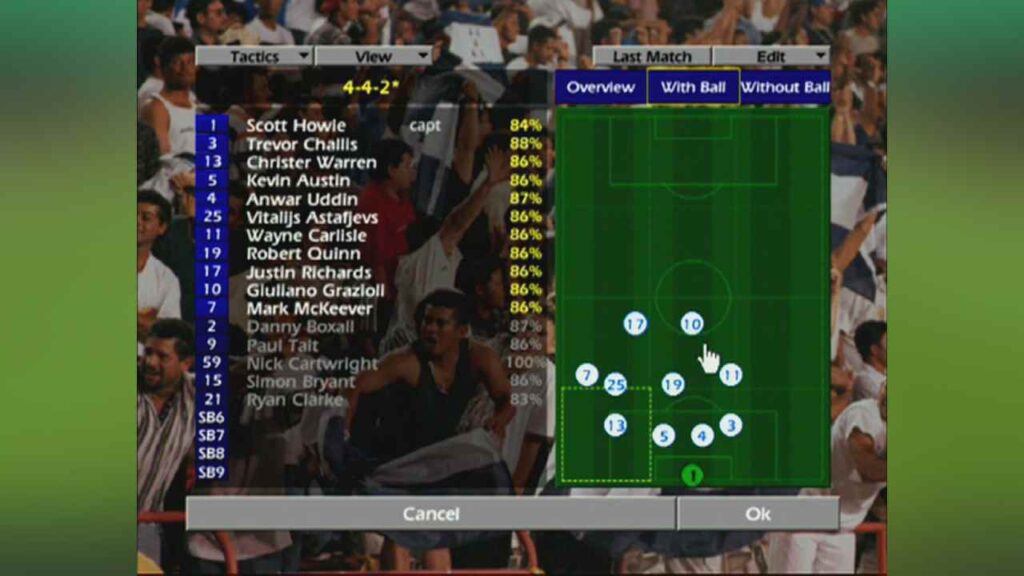Select Giuliano Grazioli's row
1024x576 pixels.
coord(309,290)
